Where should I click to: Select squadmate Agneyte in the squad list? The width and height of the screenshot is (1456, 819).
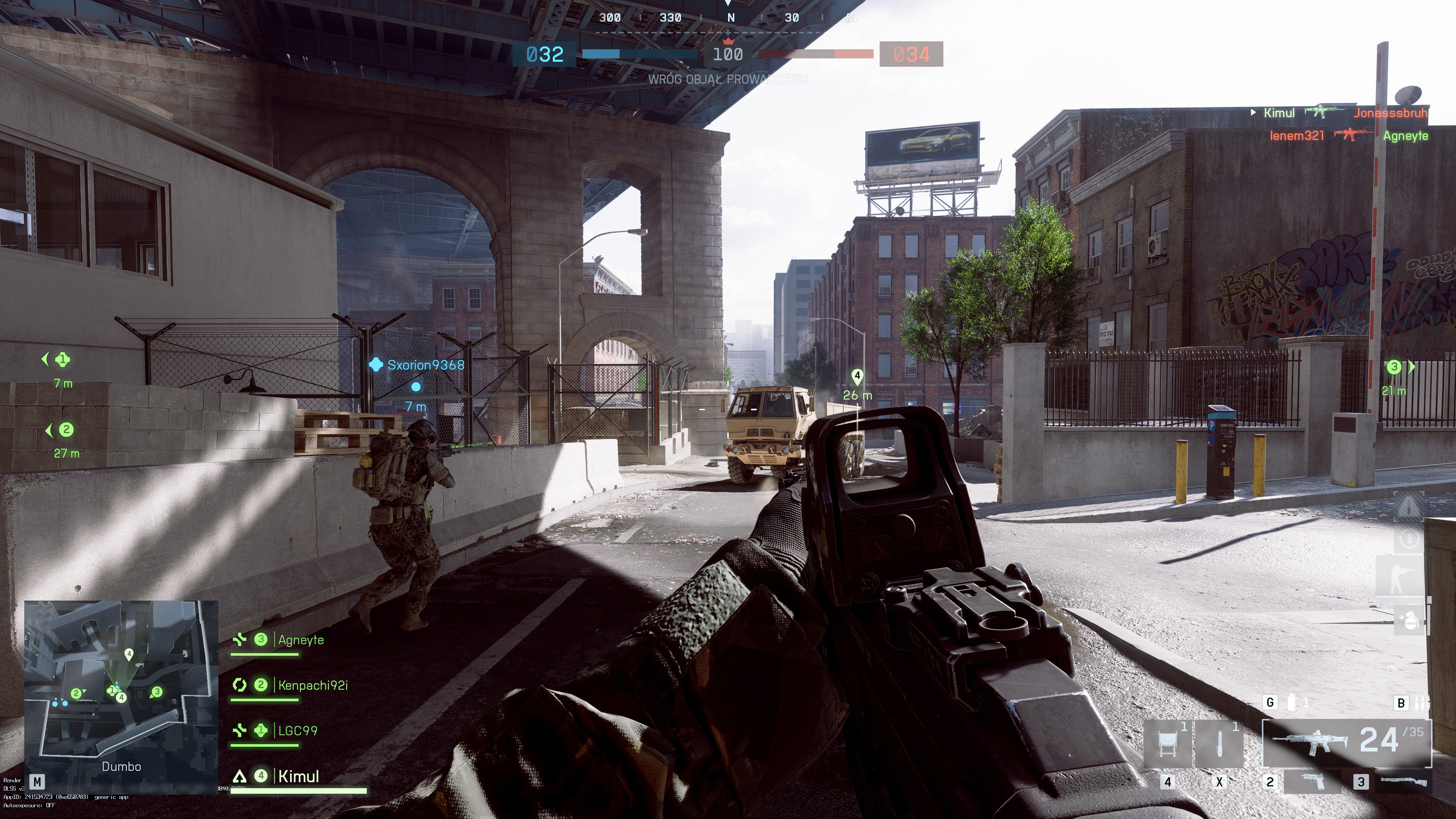[x=300, y=640]
